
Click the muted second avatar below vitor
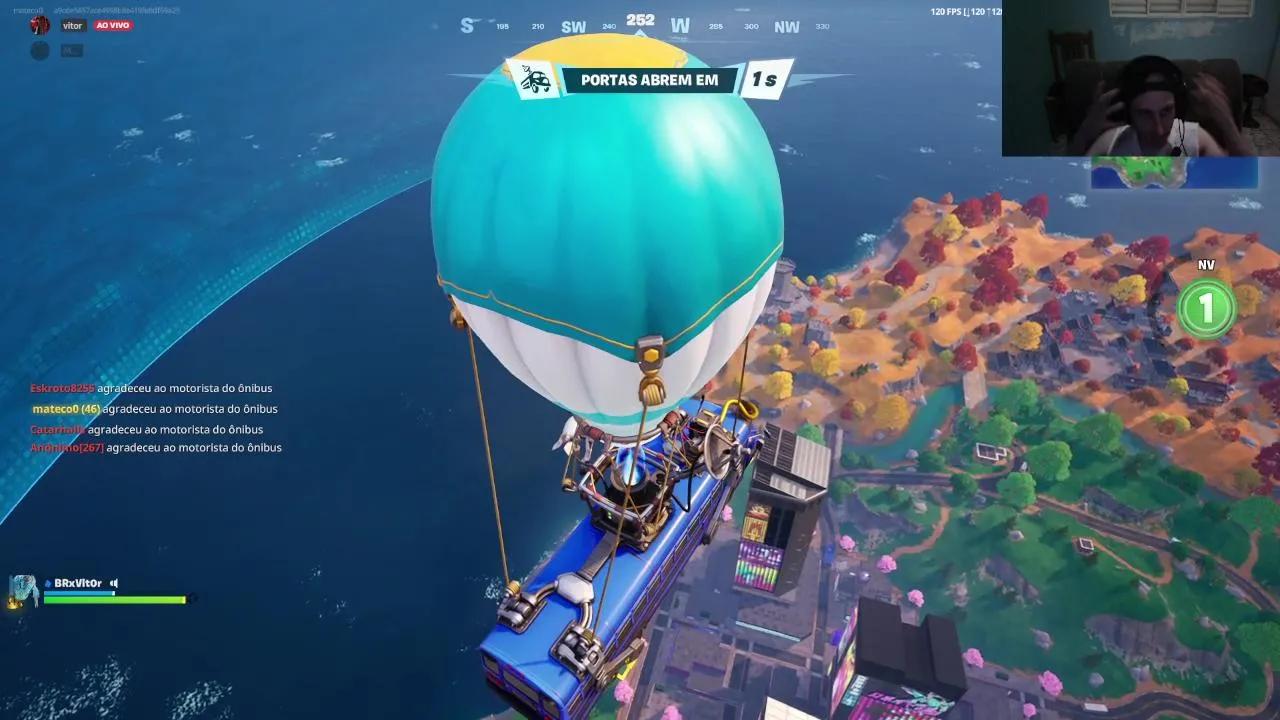[40, 50]
